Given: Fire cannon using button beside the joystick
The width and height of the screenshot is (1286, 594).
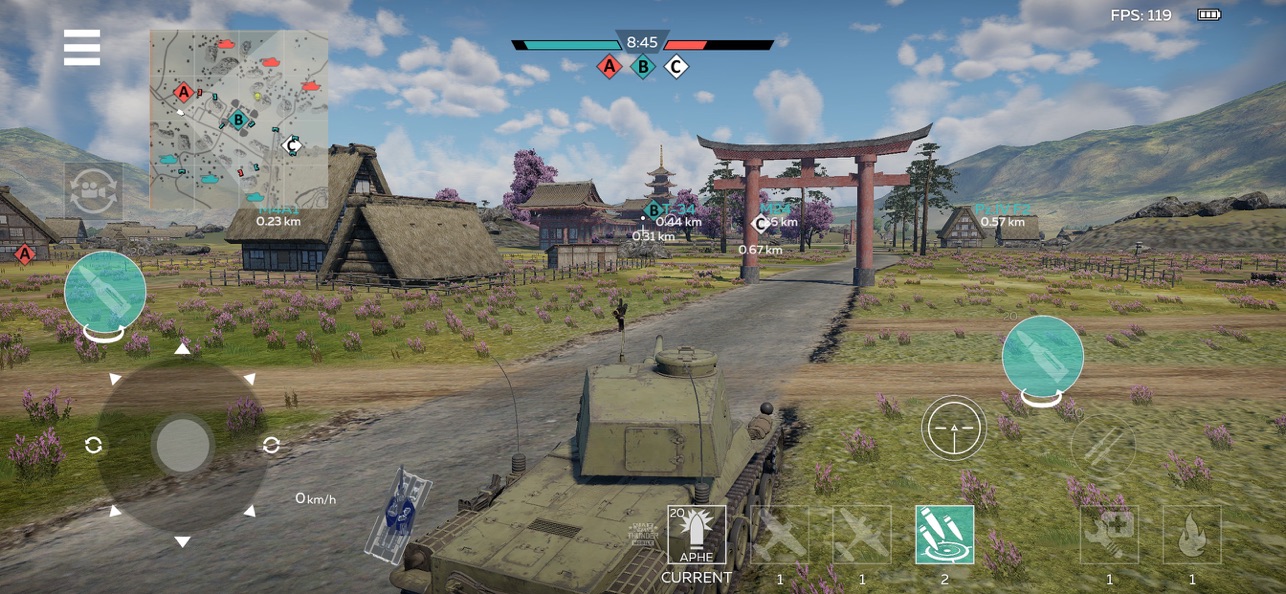Looking at the screenshot, I should point(105,292).
